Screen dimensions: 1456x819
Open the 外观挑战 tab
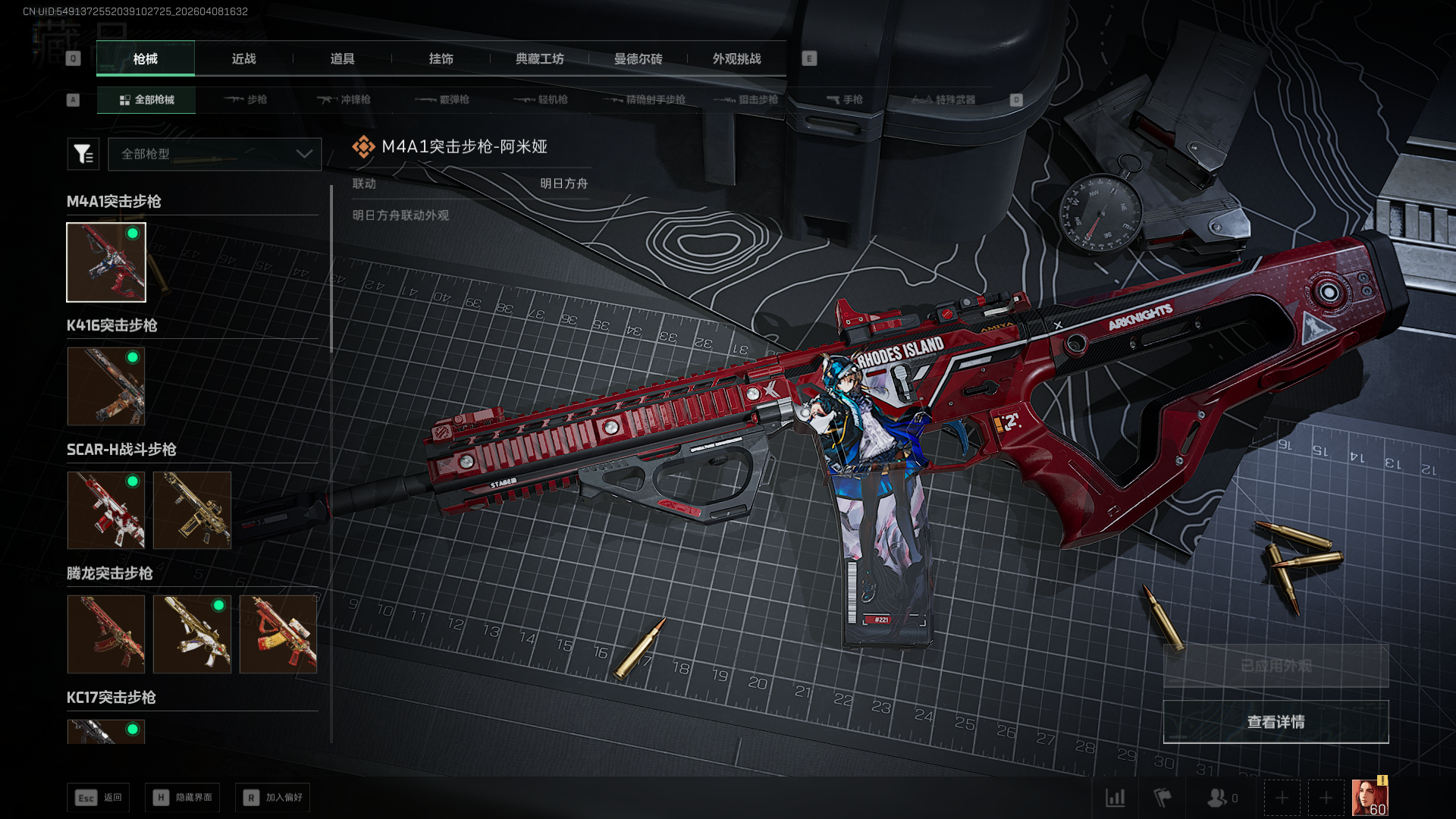pyautogui.click(x=736, y=59)
